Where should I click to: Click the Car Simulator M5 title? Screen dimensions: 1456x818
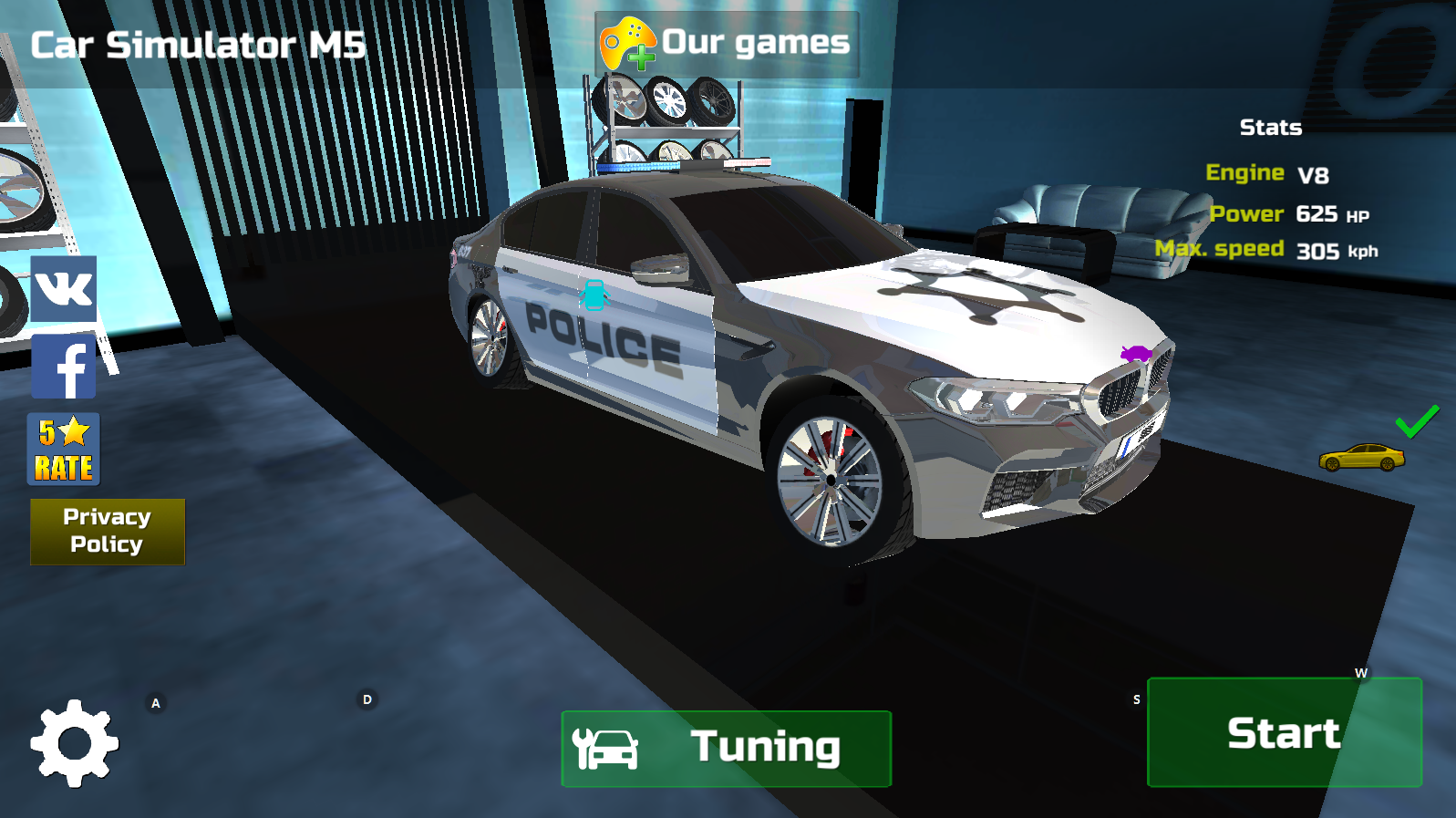pyautogui.click(x=196, y=43)
